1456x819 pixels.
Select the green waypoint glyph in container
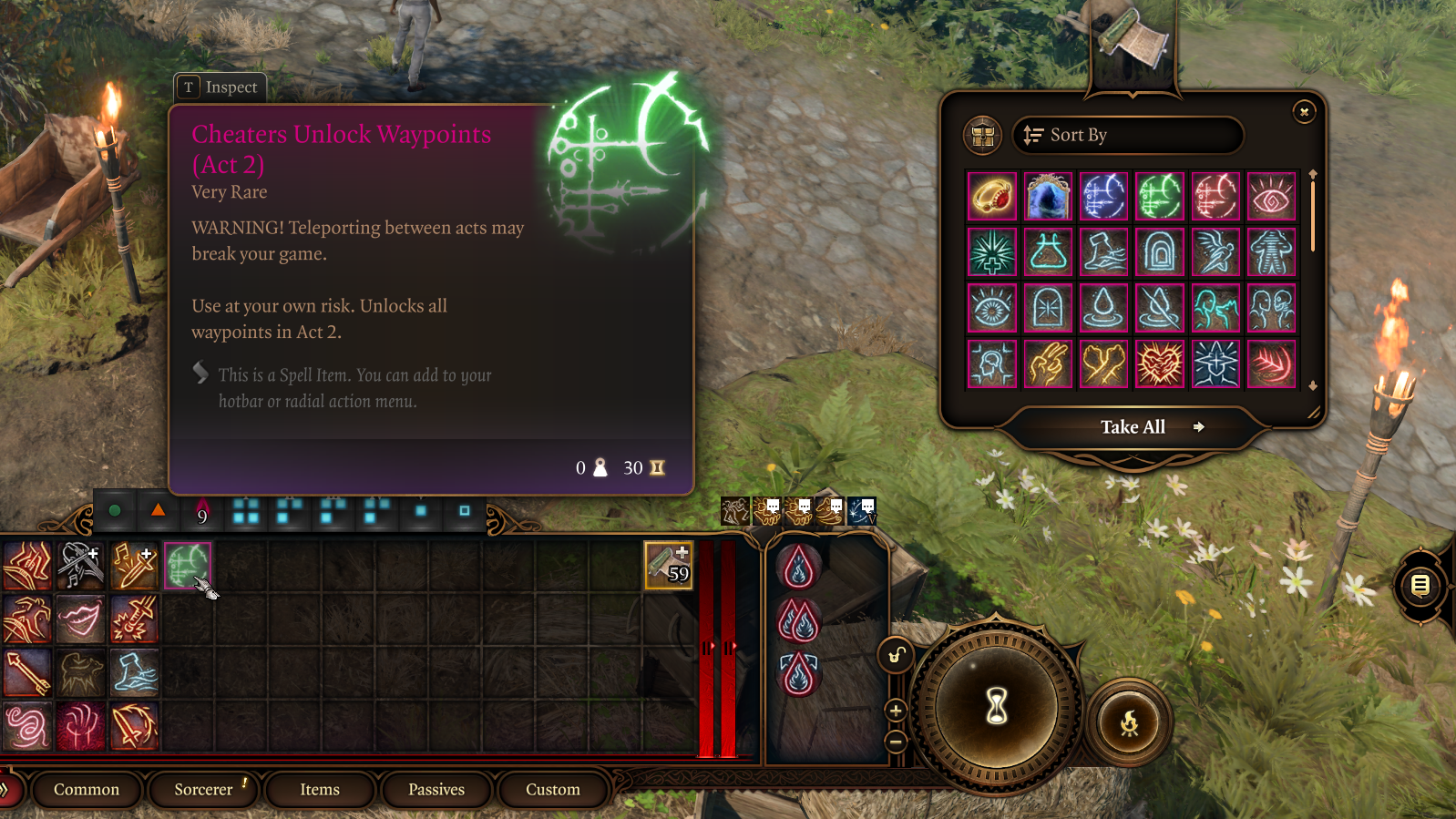click(1160, 197)
